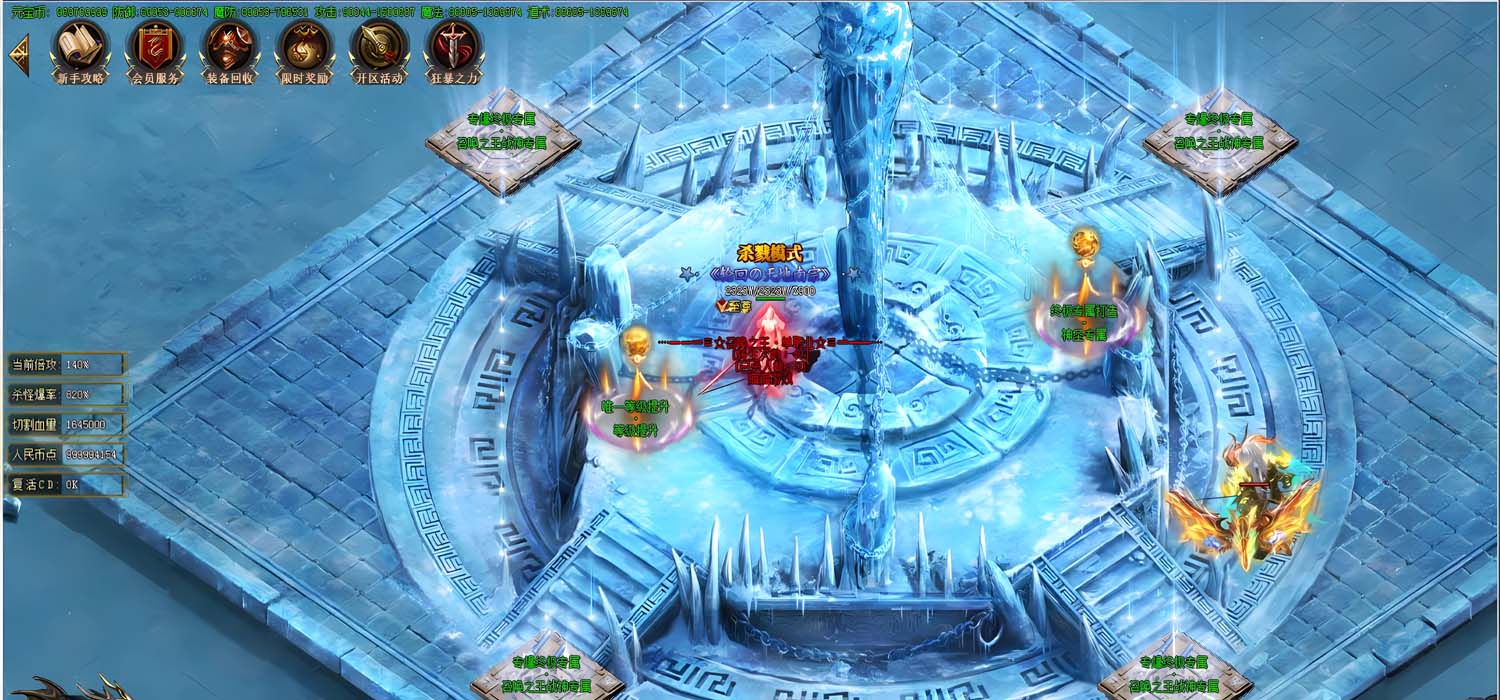
Task: Open the 新手攻略 beginner guide
Action: click(x=80, y=50)
